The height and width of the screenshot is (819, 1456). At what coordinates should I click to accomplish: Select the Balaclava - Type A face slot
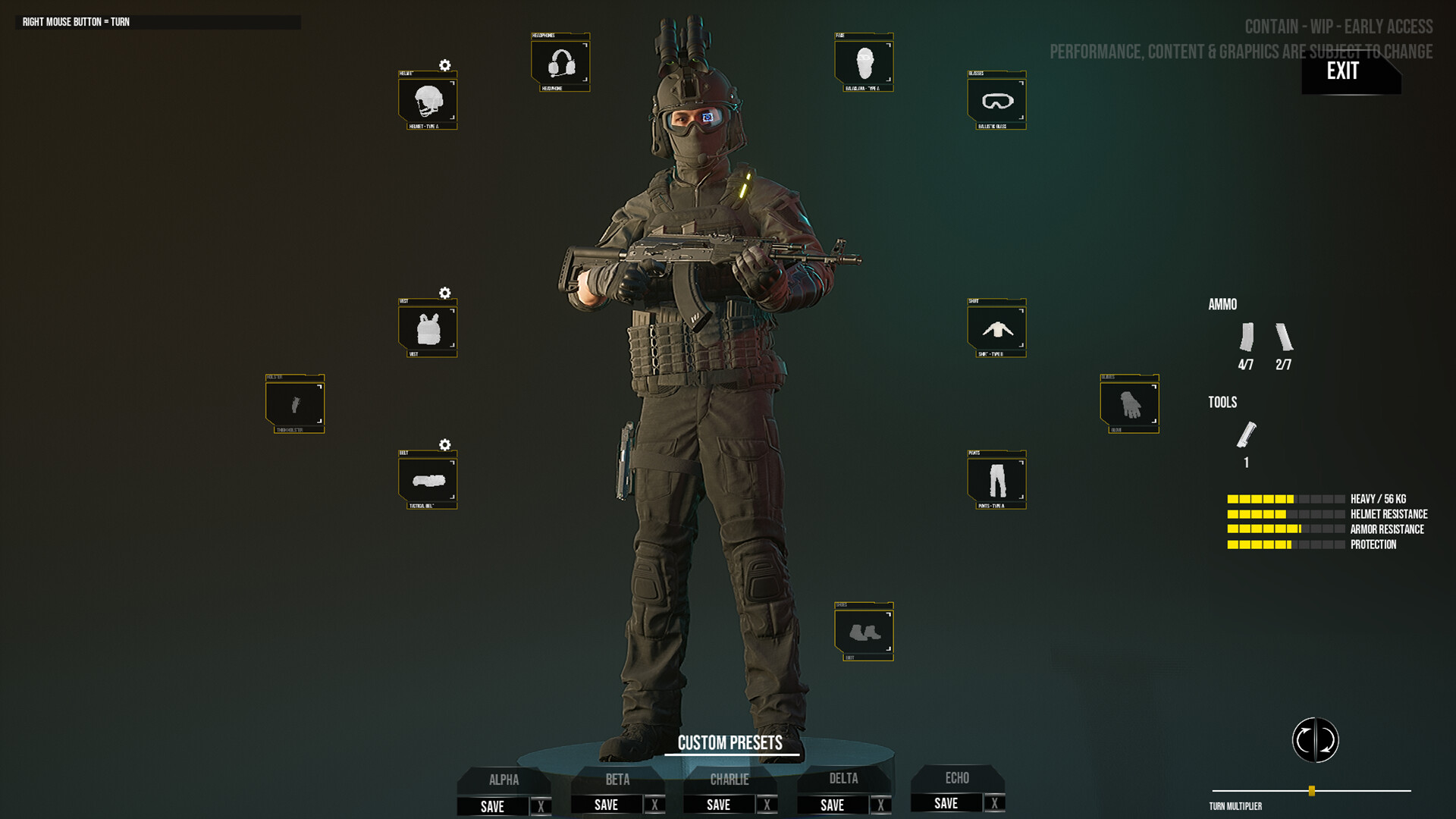pos(864,63)
